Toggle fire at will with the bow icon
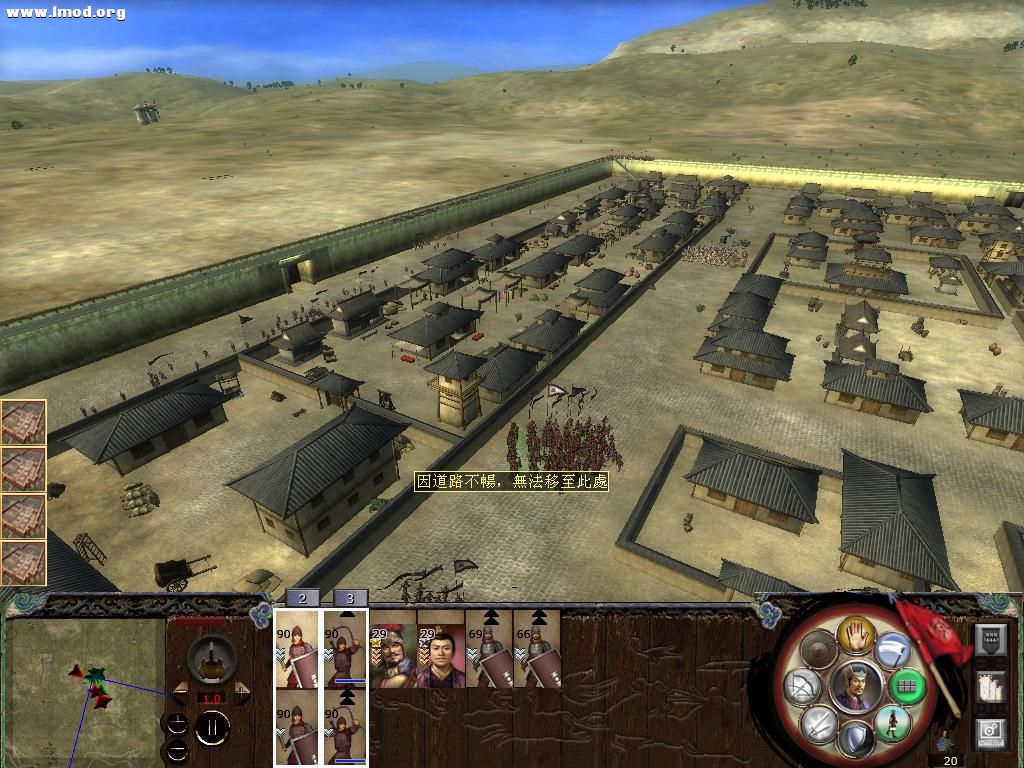 coord(804,687)
